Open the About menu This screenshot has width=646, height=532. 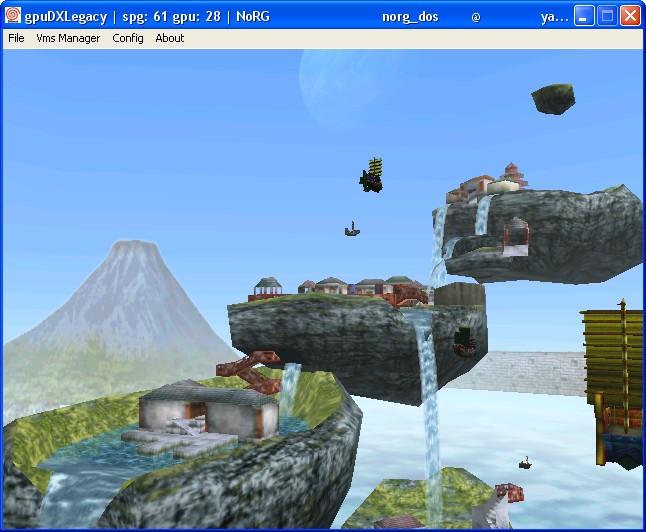pyautogui.click(x=170, y=38)
